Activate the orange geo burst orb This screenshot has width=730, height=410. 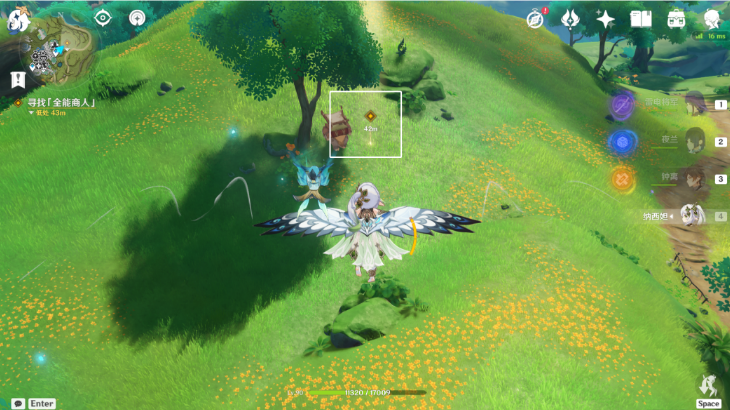point(622,179)
